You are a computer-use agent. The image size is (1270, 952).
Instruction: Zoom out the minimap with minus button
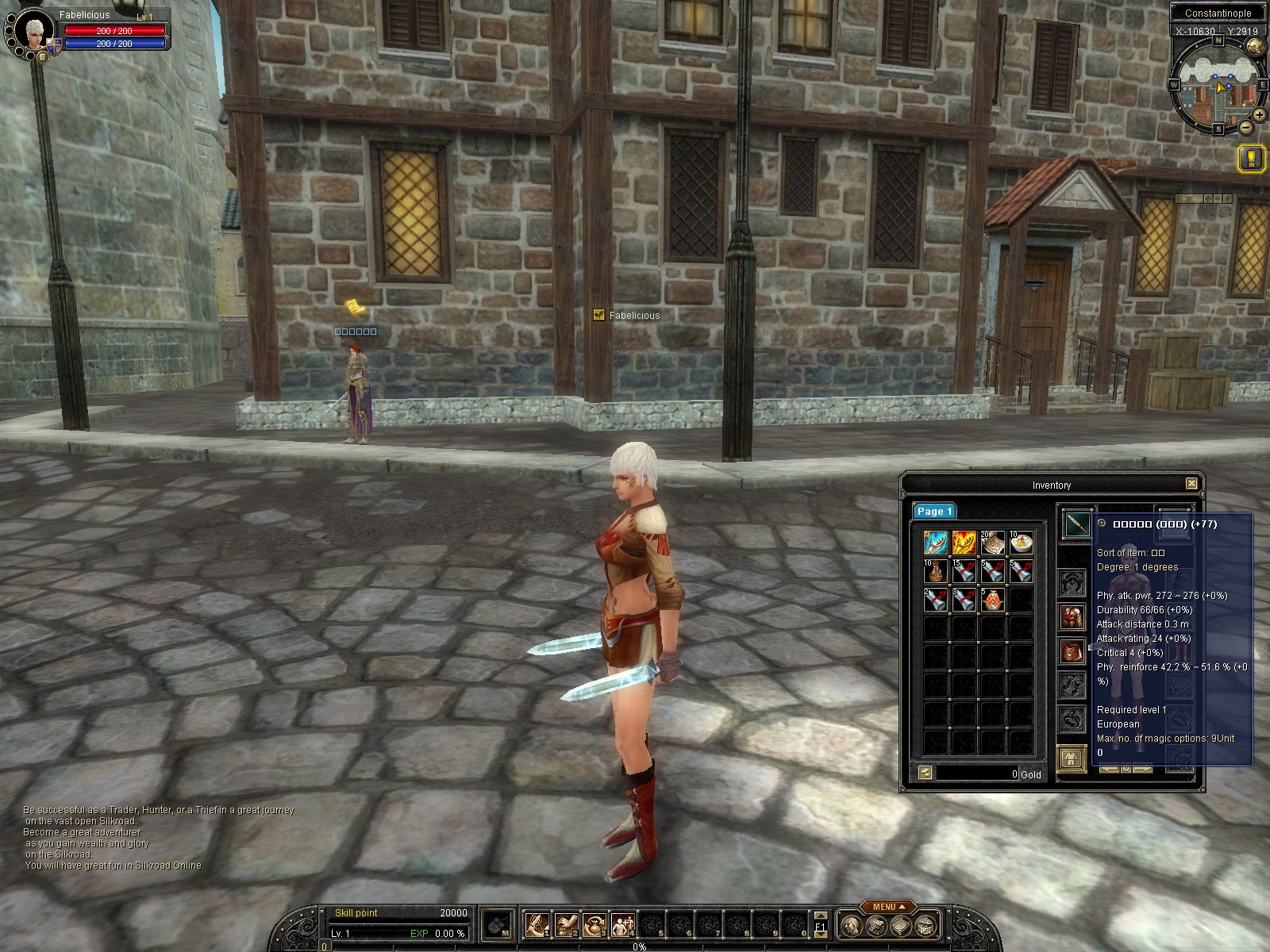point(1245,127)
